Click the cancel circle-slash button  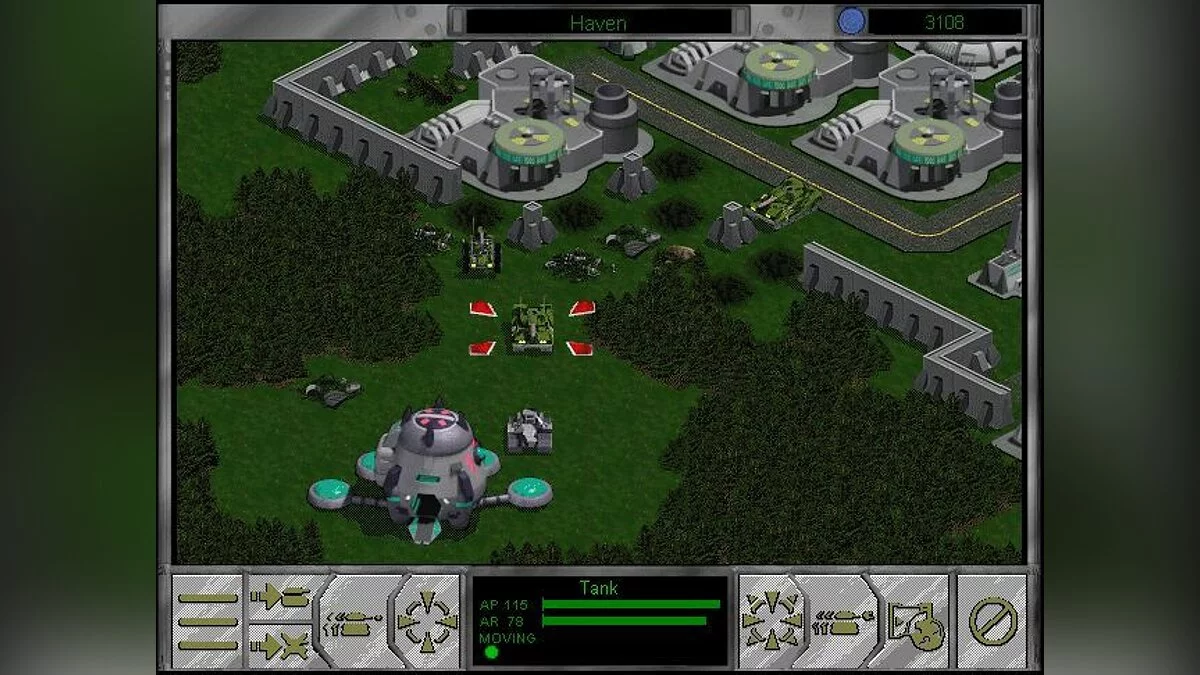[991, 621]
